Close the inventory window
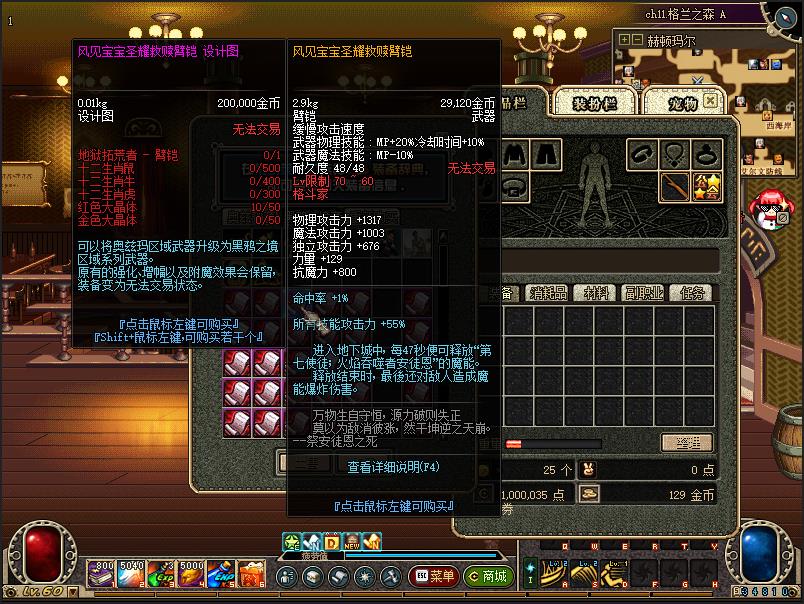 [x=709, y=101]
